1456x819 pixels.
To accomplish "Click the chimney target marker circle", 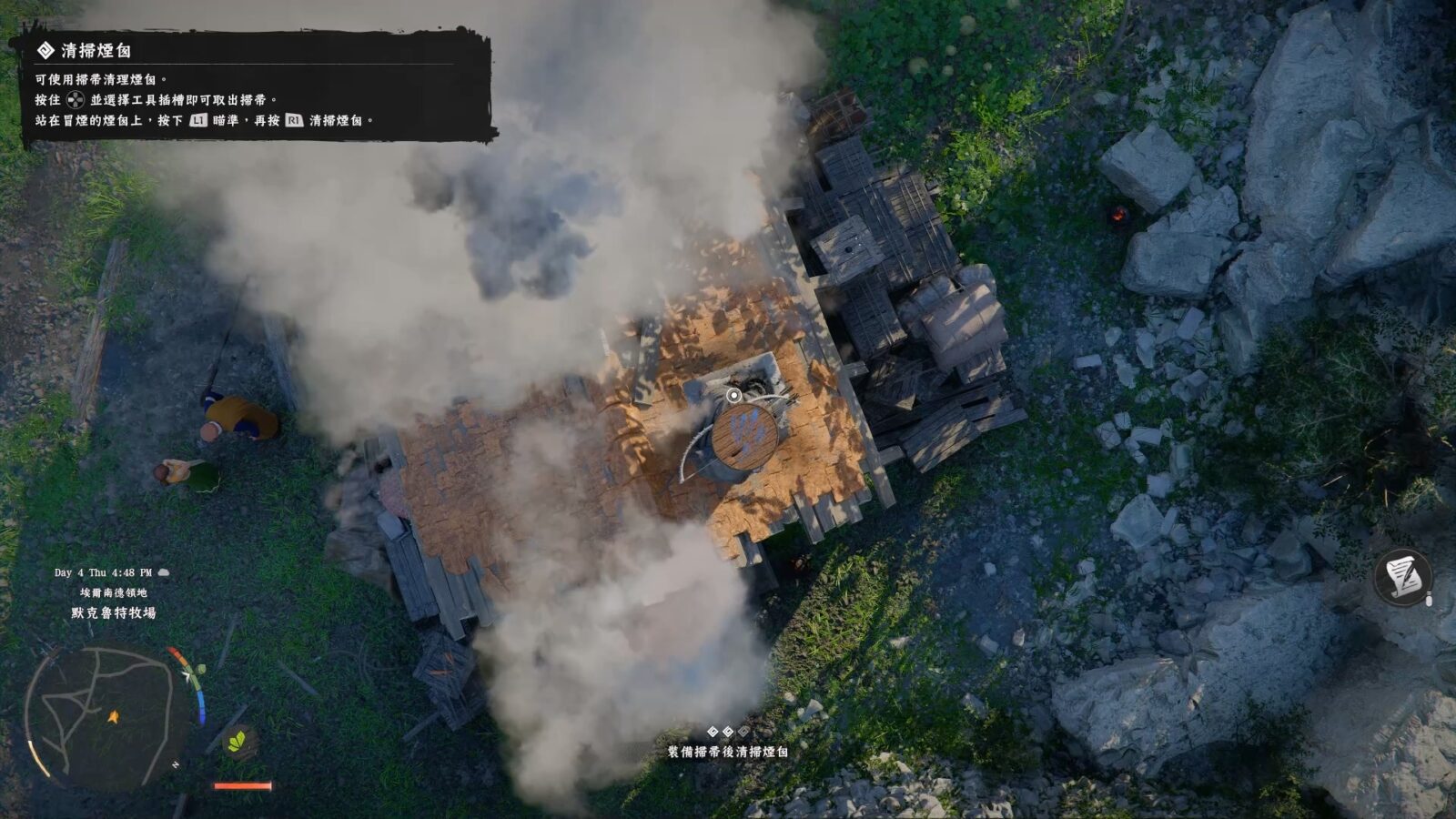I will tap(733, 395).
